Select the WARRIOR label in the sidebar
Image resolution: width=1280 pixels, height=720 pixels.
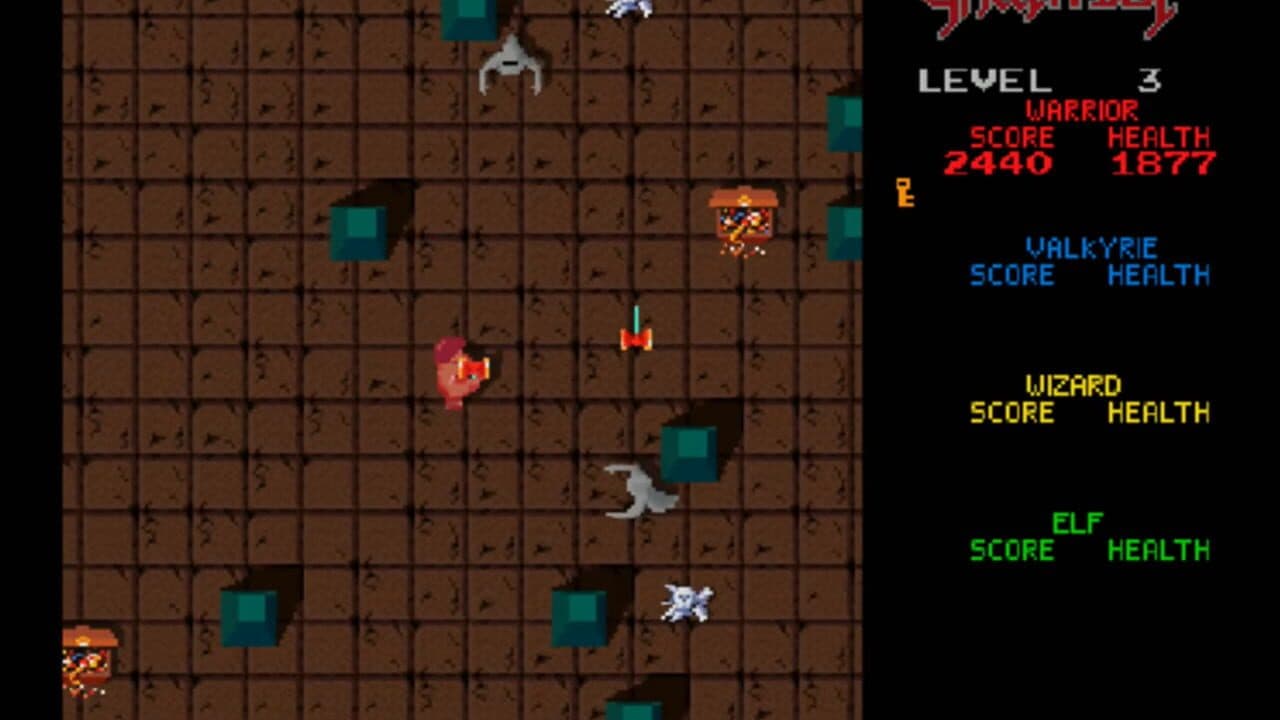pyautogui.click(x=1080, y=110)
